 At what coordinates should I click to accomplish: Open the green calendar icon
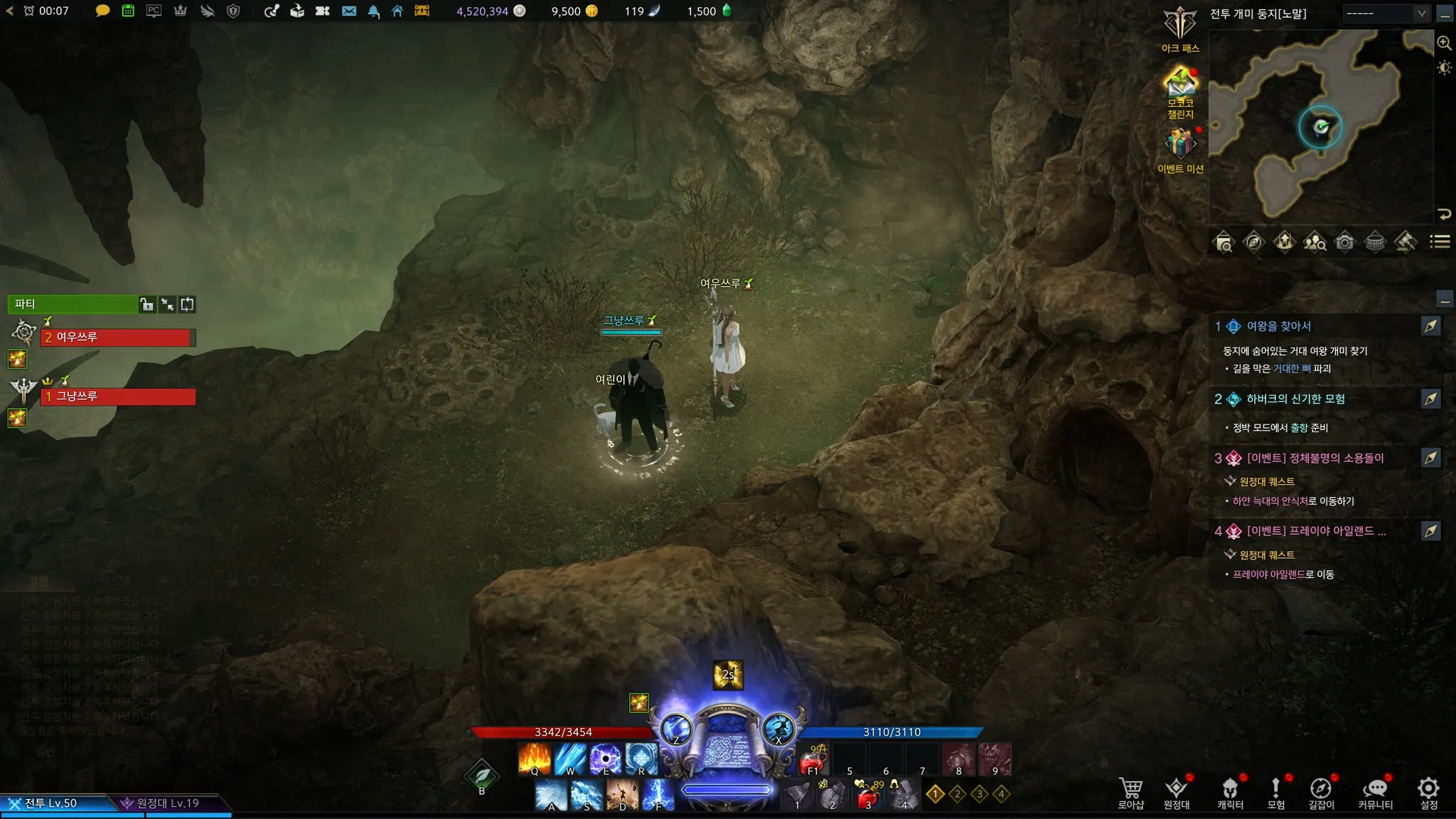point(128,11)
